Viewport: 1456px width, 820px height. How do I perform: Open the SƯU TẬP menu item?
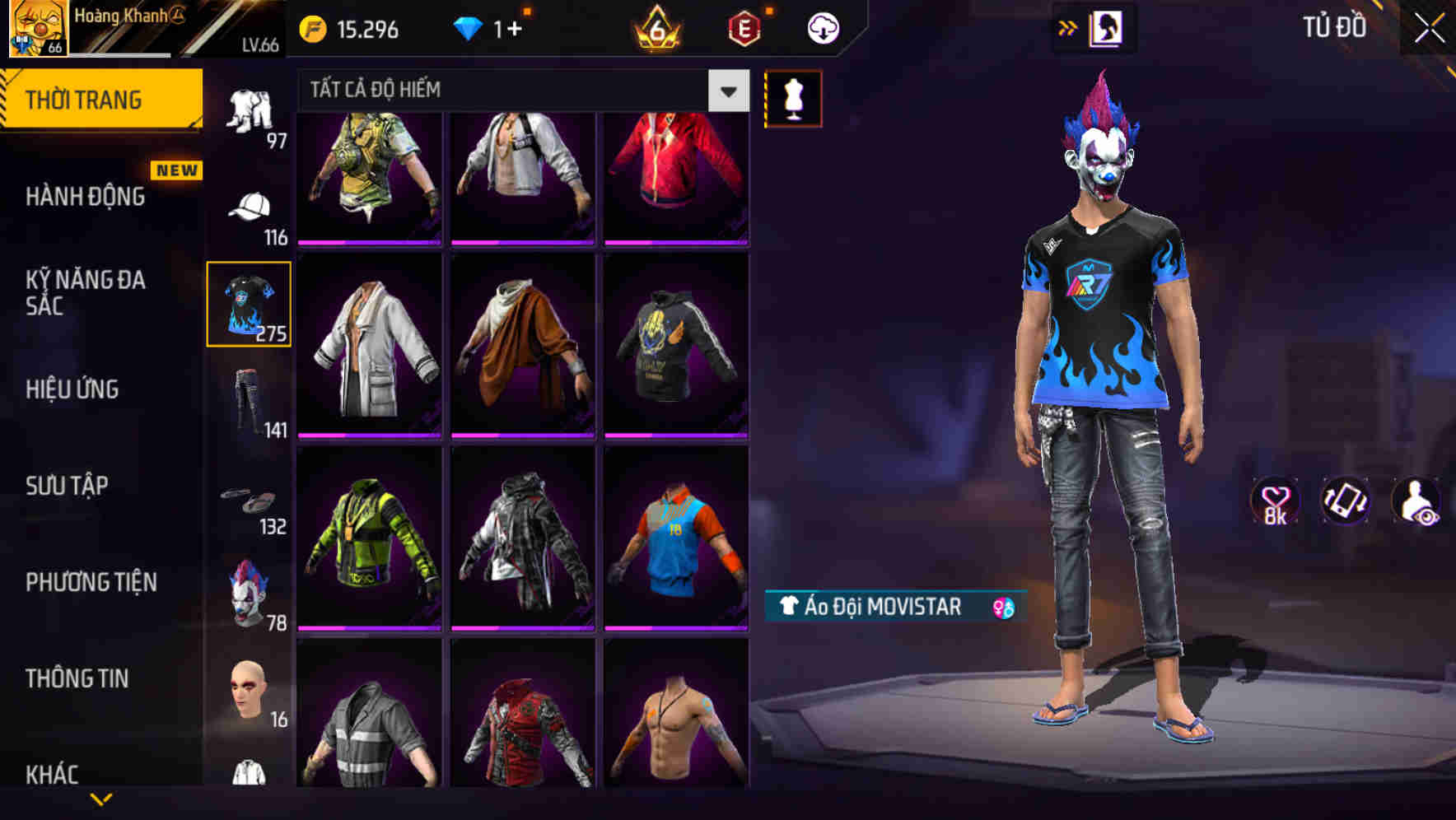click(x=70, y=486)
